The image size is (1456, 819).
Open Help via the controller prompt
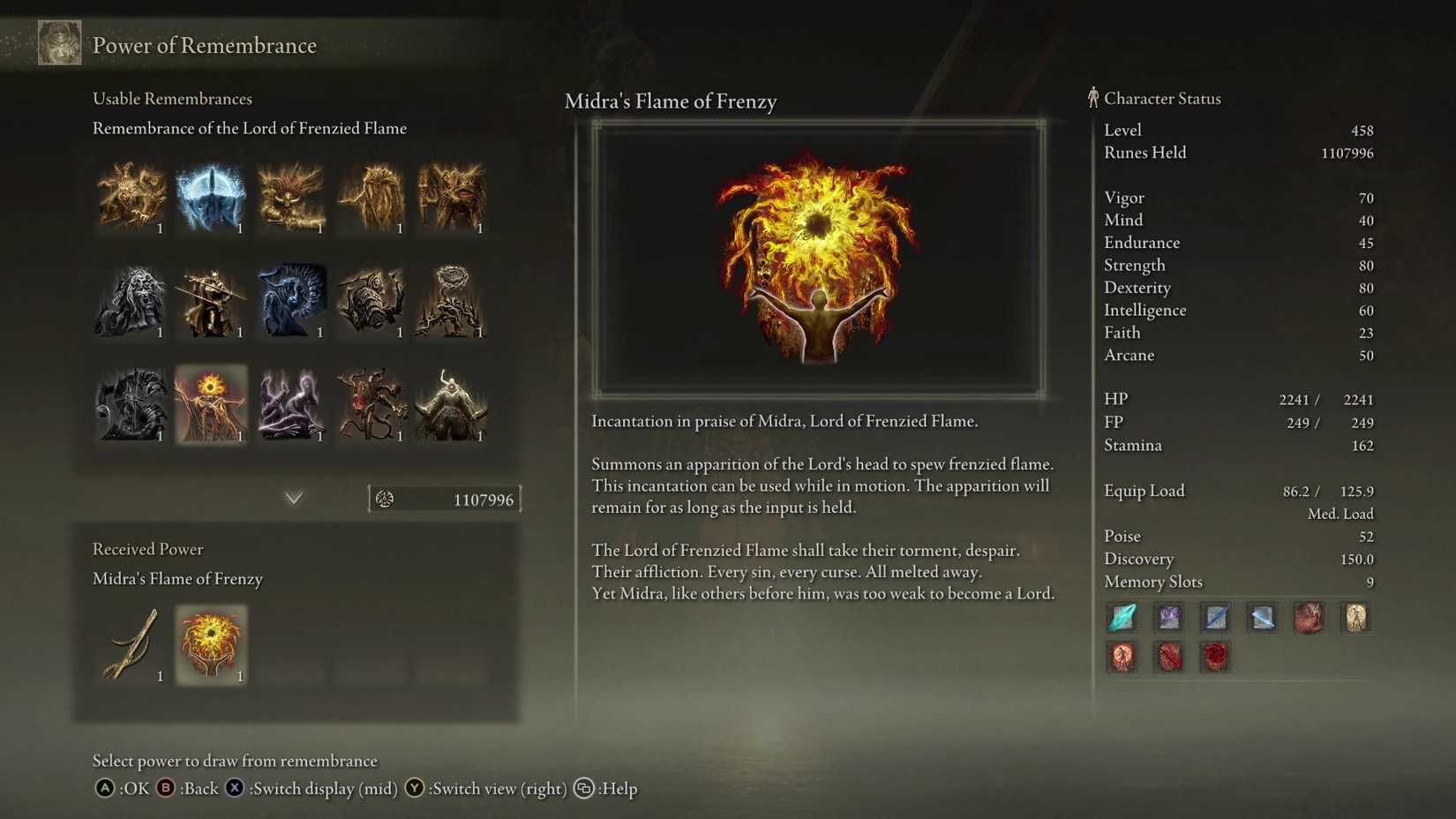point(584,789)
